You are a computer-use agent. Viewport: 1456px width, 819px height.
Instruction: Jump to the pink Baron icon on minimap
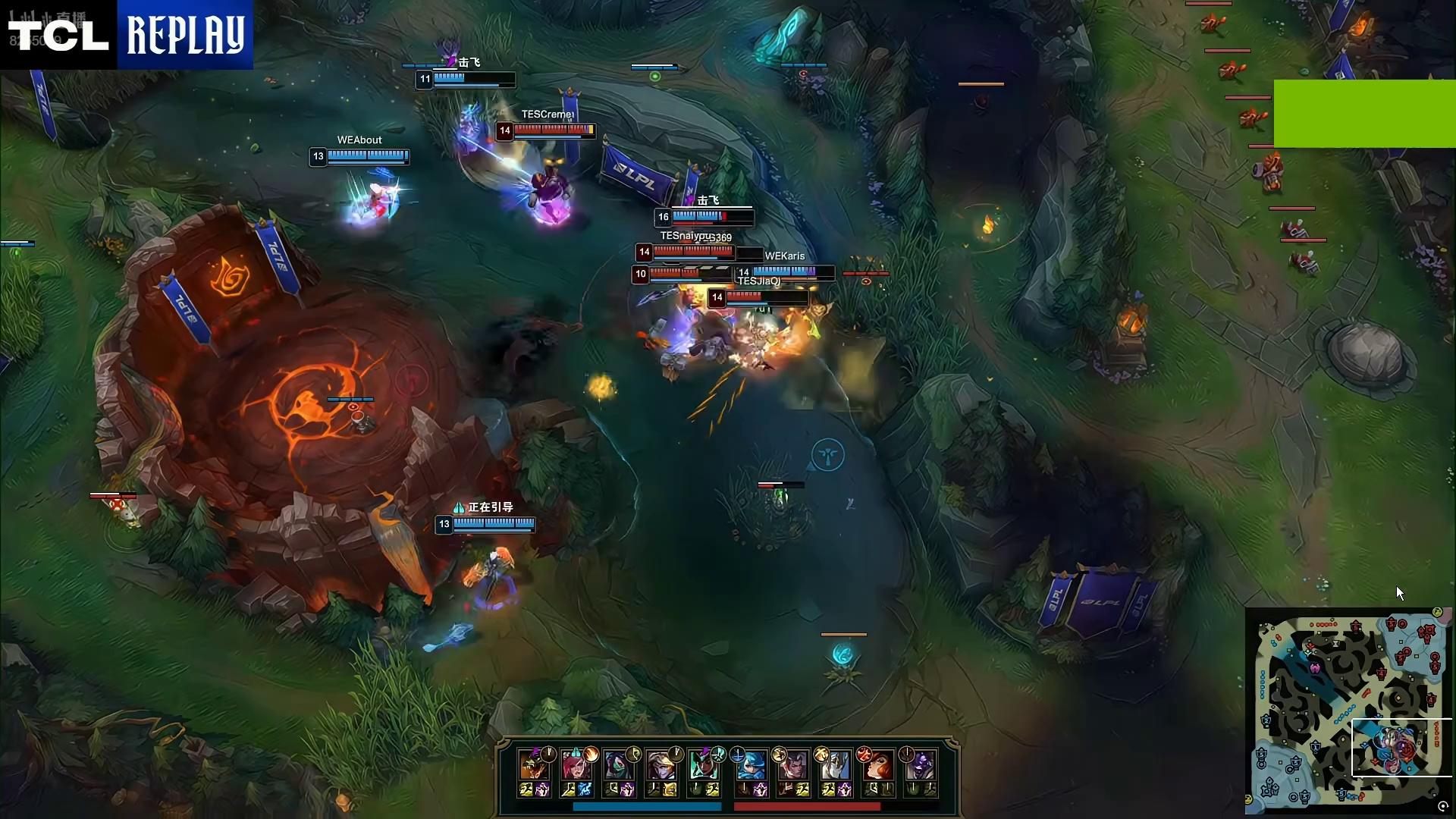(1314, 668)
